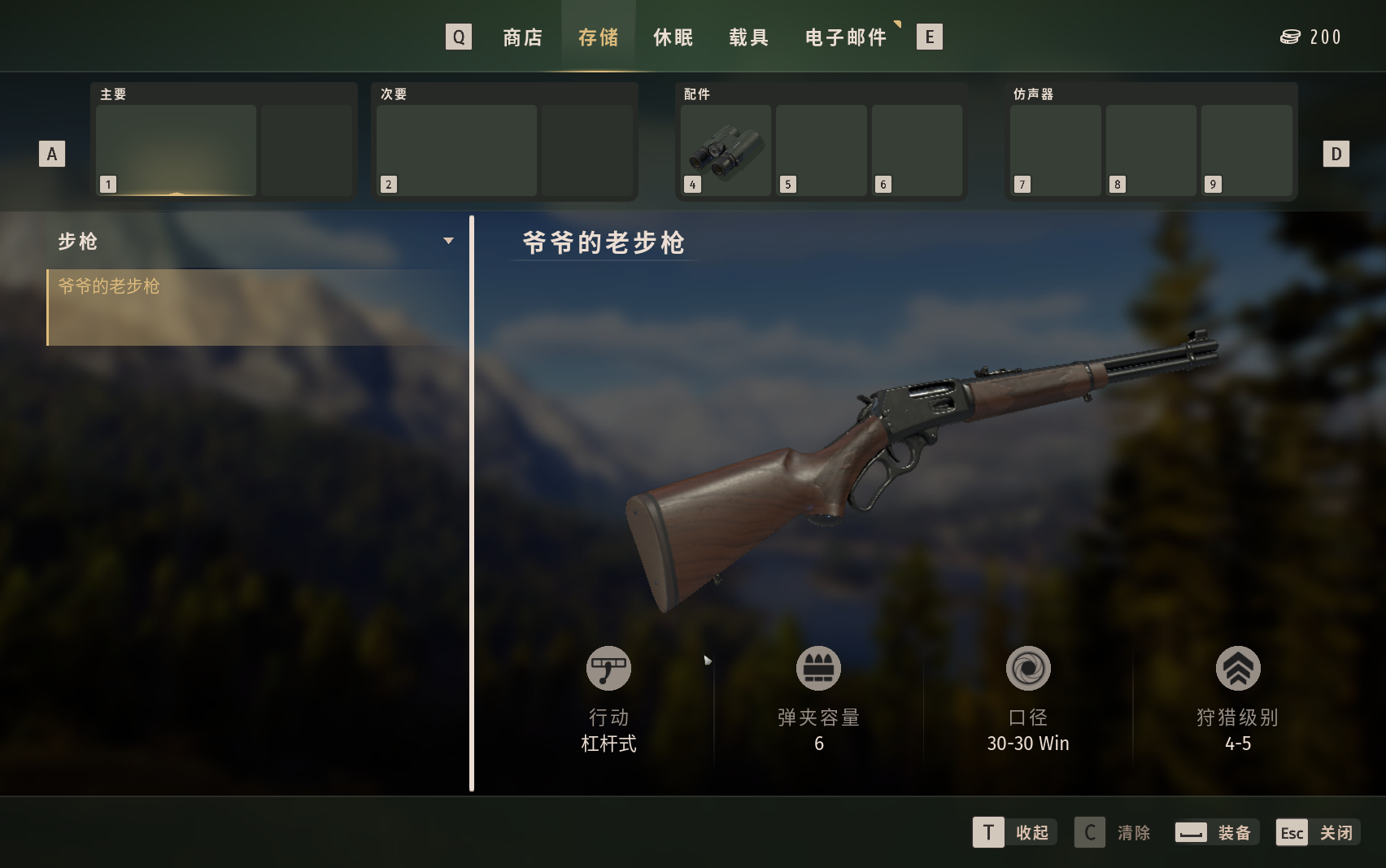Image resolution: width=1386 pixels, height=868 pixels.
Task: Click the hunting level icon above 狩猎级别
Action: [x=1237, y=668]
